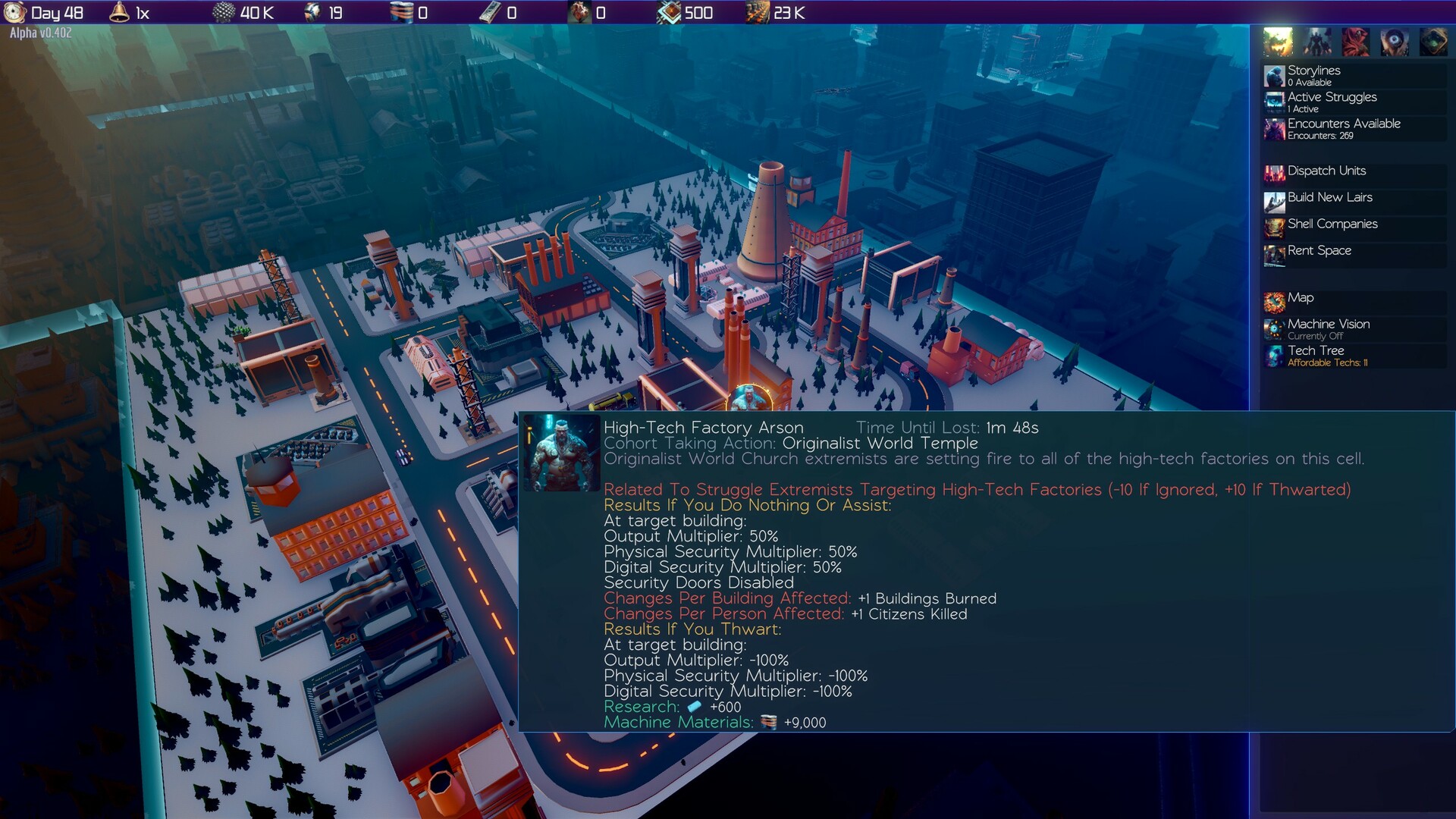
Task: Expand the Active Struggles entry
Action: tap(1330, 98)
